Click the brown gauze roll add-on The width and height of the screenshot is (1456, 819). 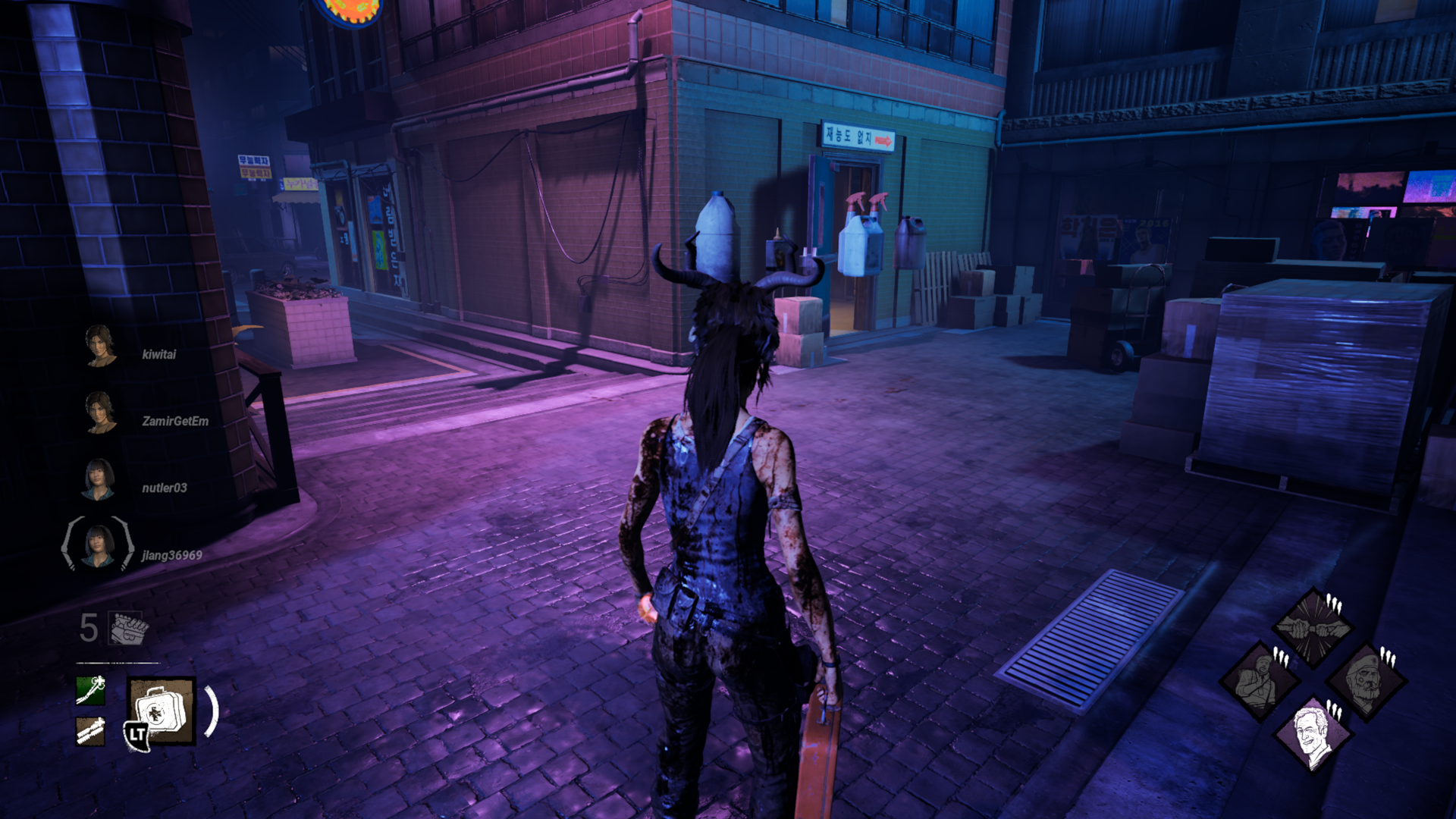pos(90,731)
